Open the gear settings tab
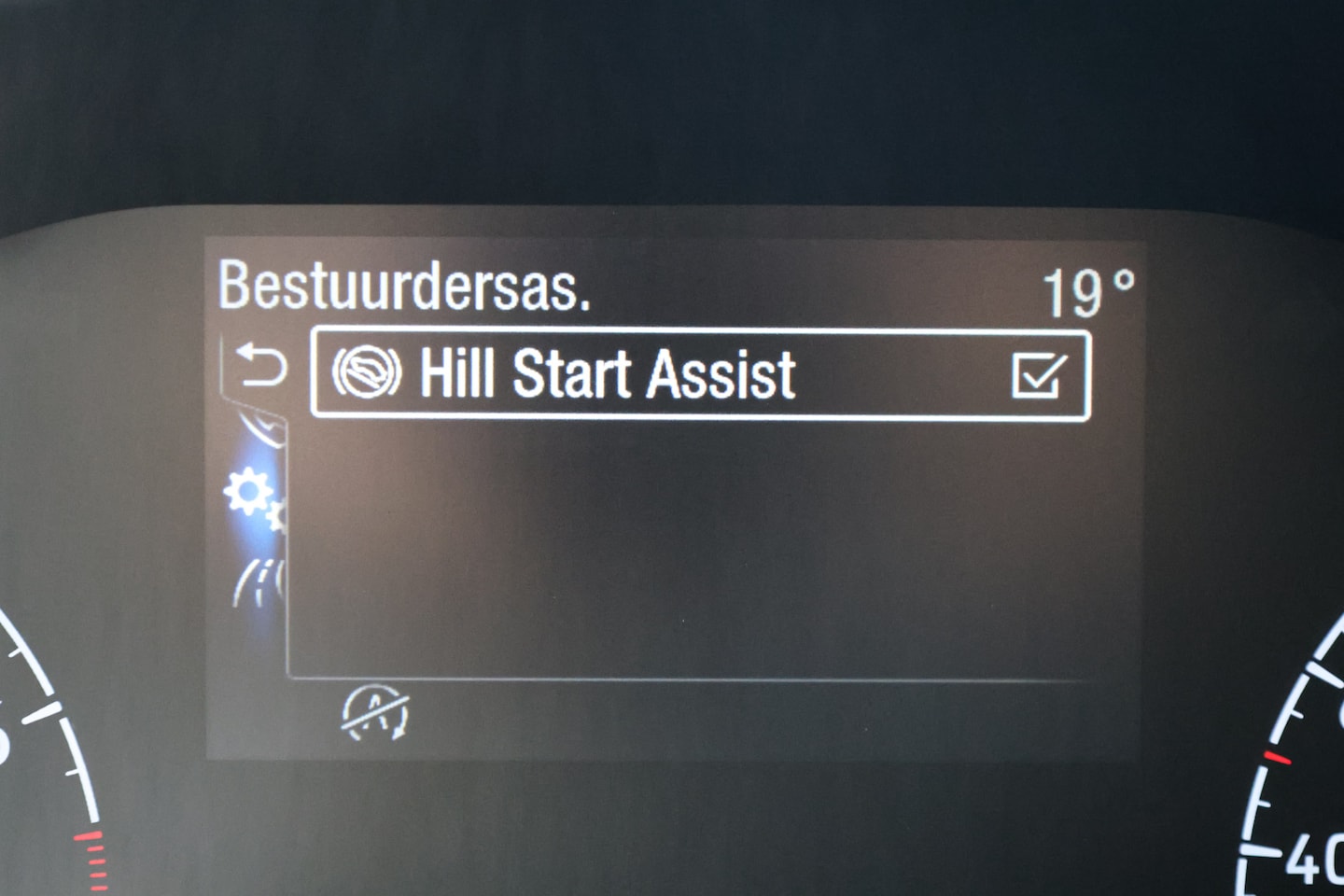This screenshot has width=1344, height=896. tap(252, 497)
